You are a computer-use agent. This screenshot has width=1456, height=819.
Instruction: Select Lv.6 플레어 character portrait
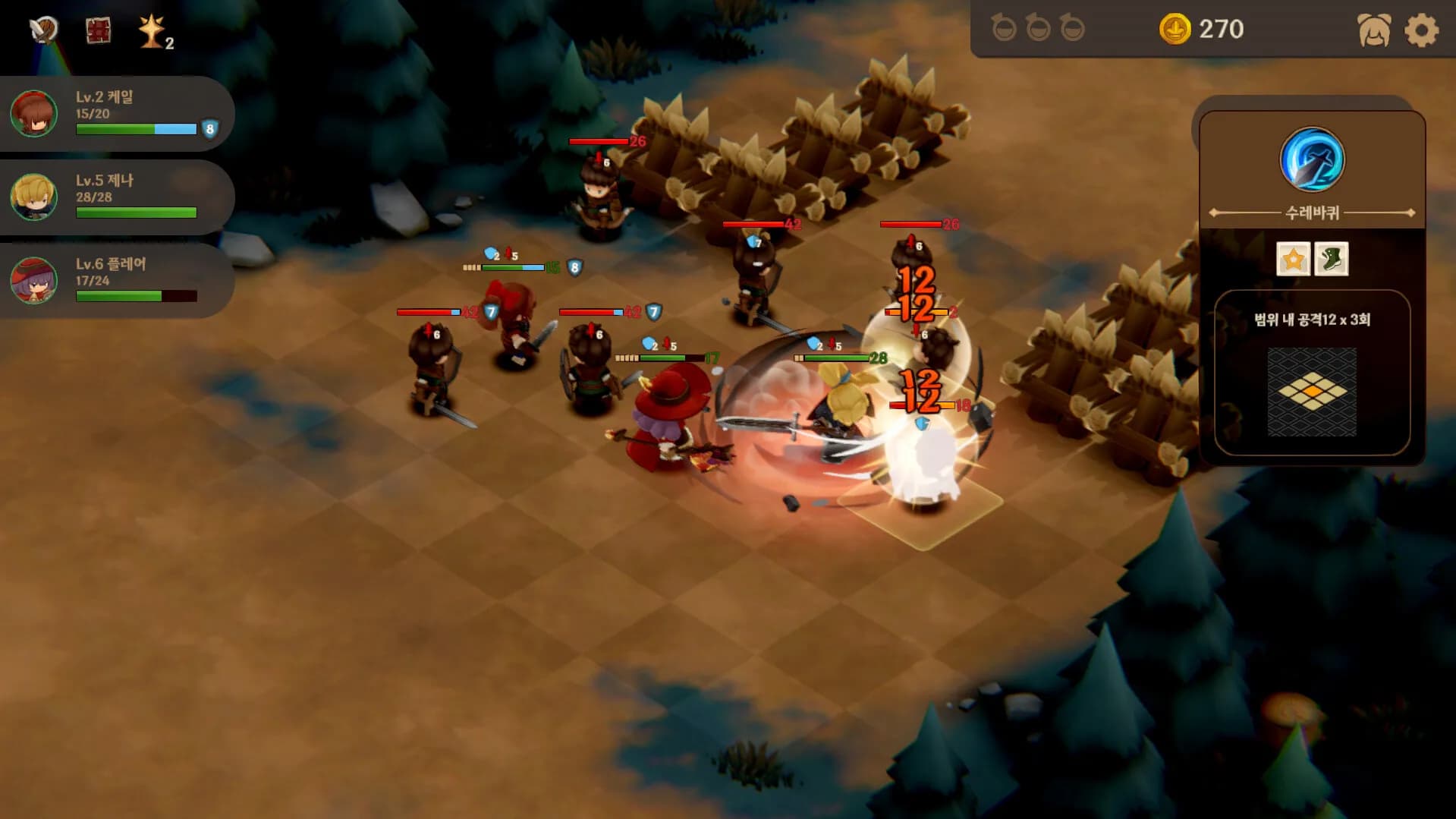pos(32,281)
